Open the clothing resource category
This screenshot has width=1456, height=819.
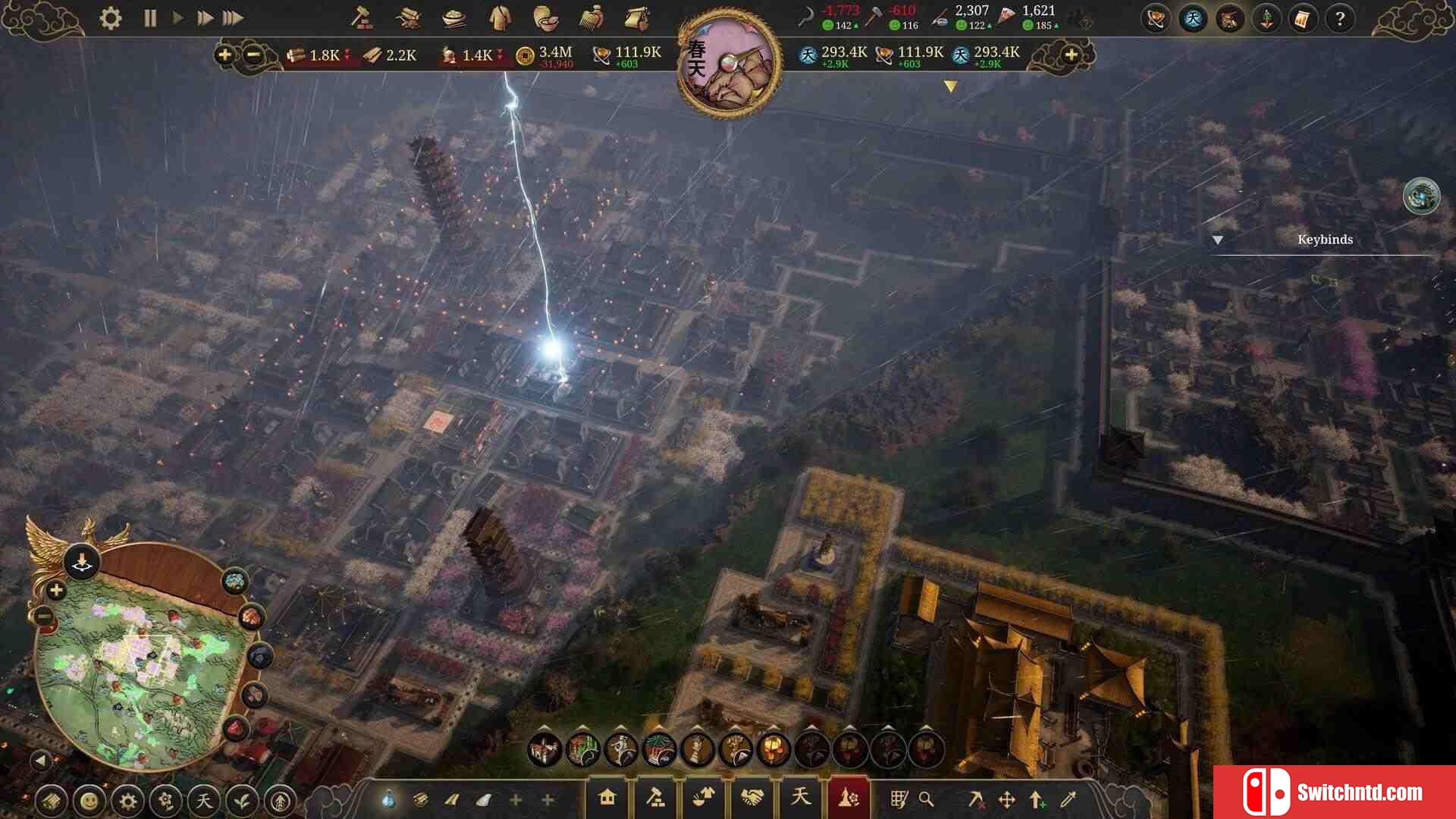(x=499, y=18)
